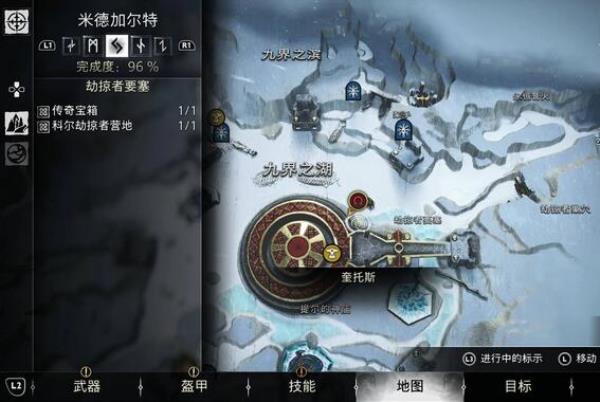Click the yellow 奎托斯 player marker
The width and height of the screenshot is (600, 402).
click(x=332, y=254)
